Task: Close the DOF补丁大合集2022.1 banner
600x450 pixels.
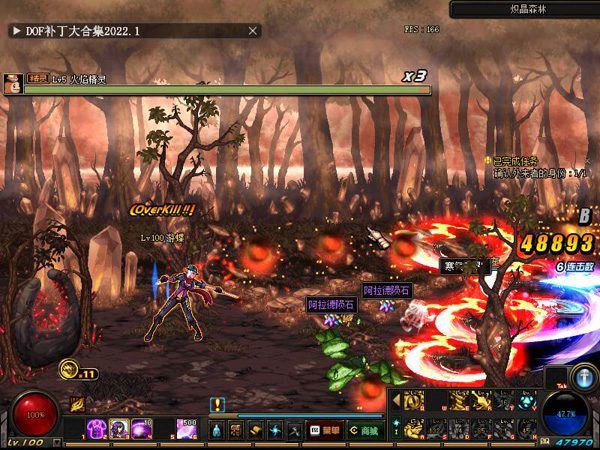Action: (253, 31)
